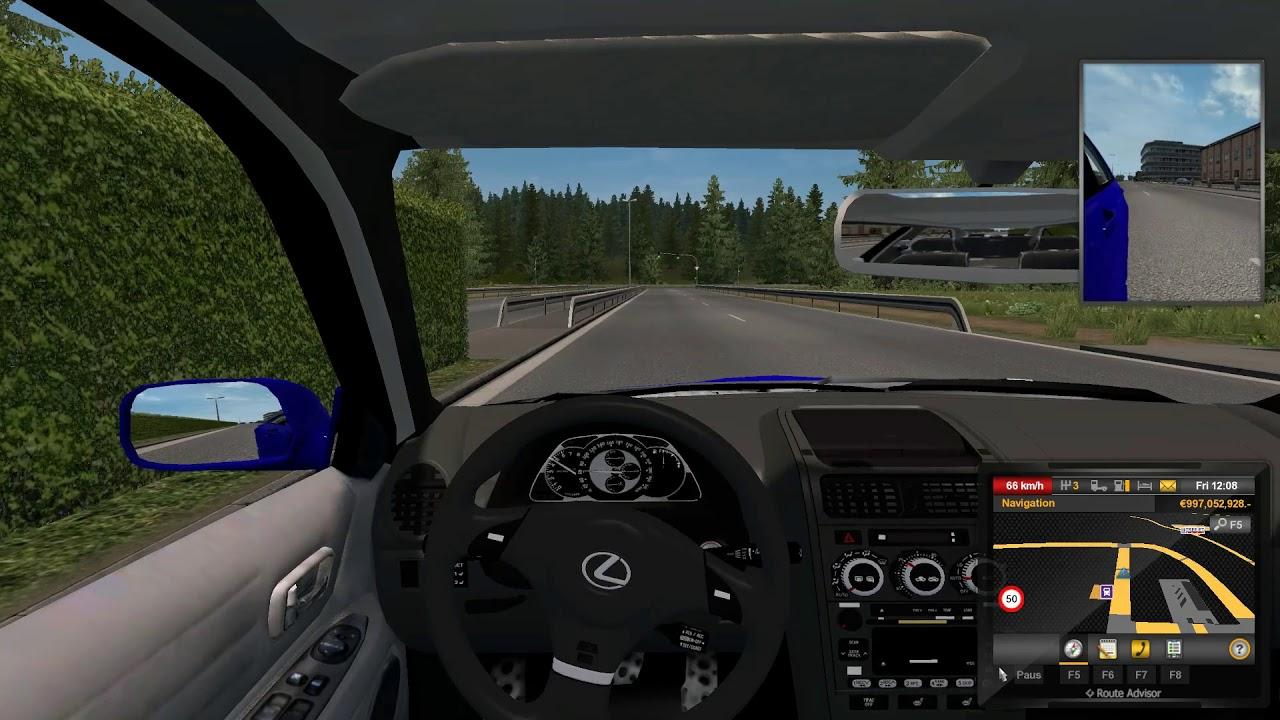The height and width of the screenshot is (720, 1280).
Task: Click the truck damage status icon
Action: (x=1098, y=486)
